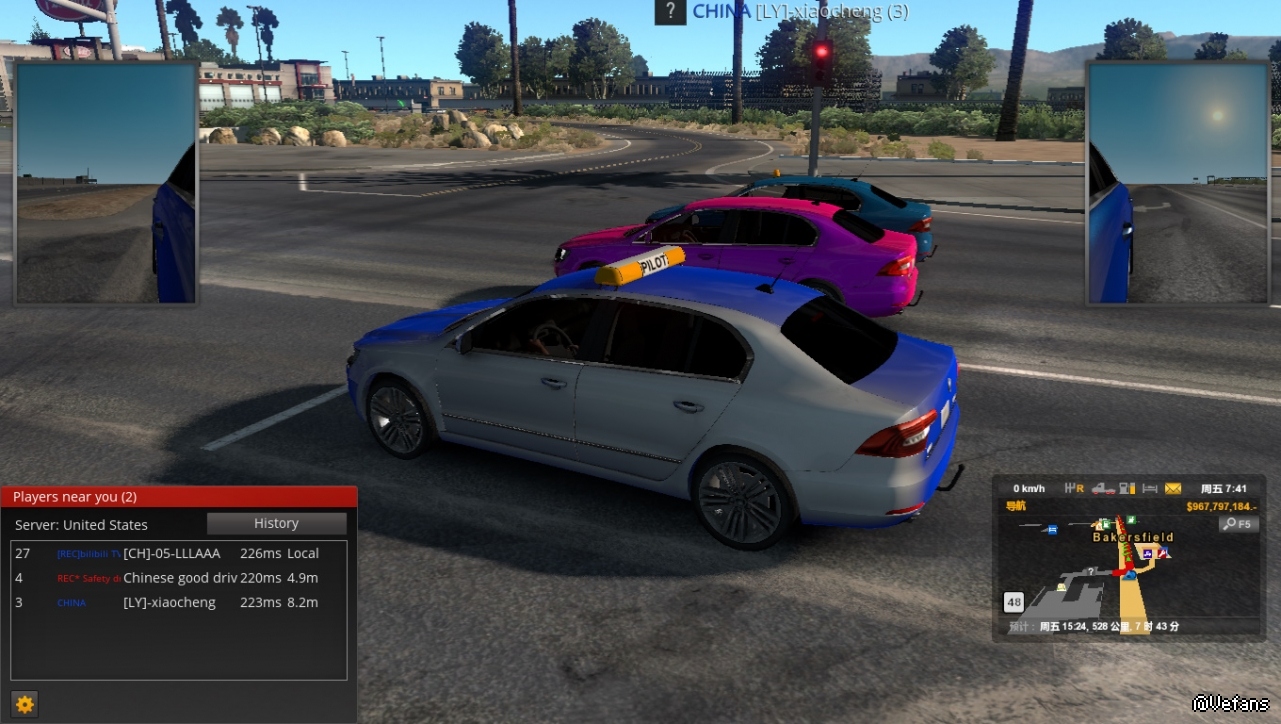The width and height of the screenshot is (1281, 724).
Task: Open the yellow mail envelope icon
Action: pyautogui.click(x=1173, y=488)
